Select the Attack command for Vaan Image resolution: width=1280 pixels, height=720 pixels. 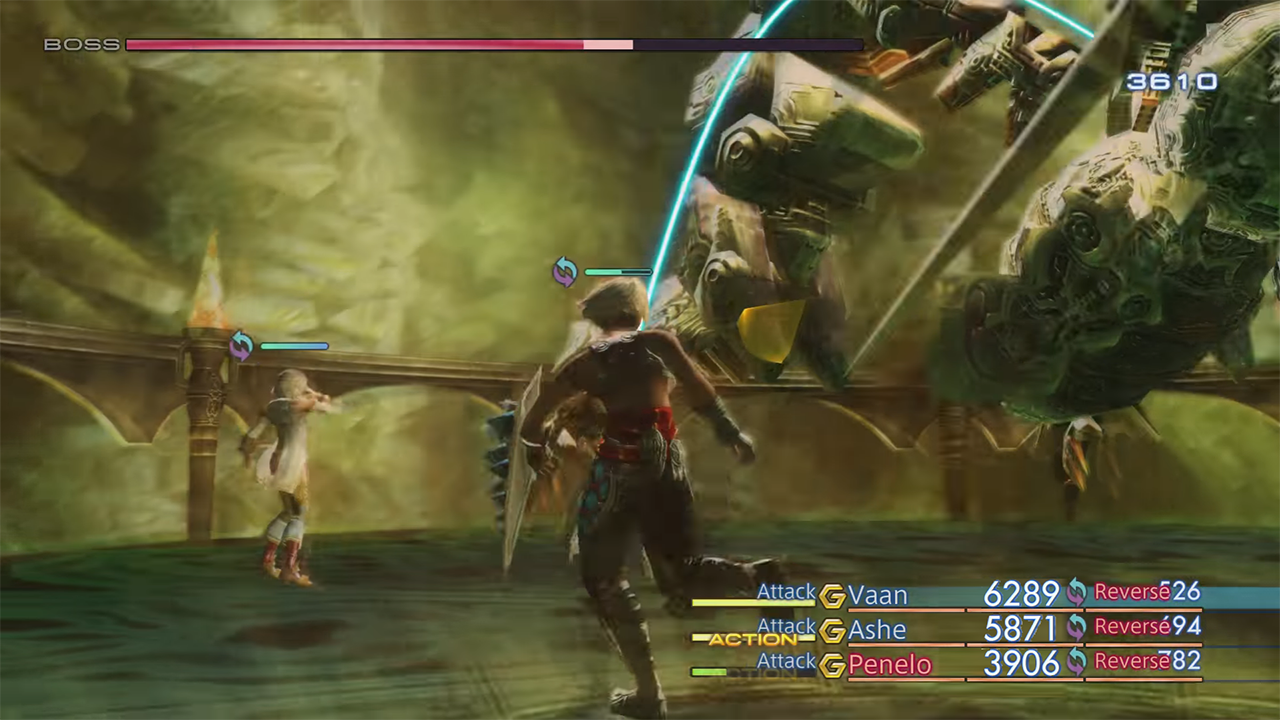tap(786, 592)
